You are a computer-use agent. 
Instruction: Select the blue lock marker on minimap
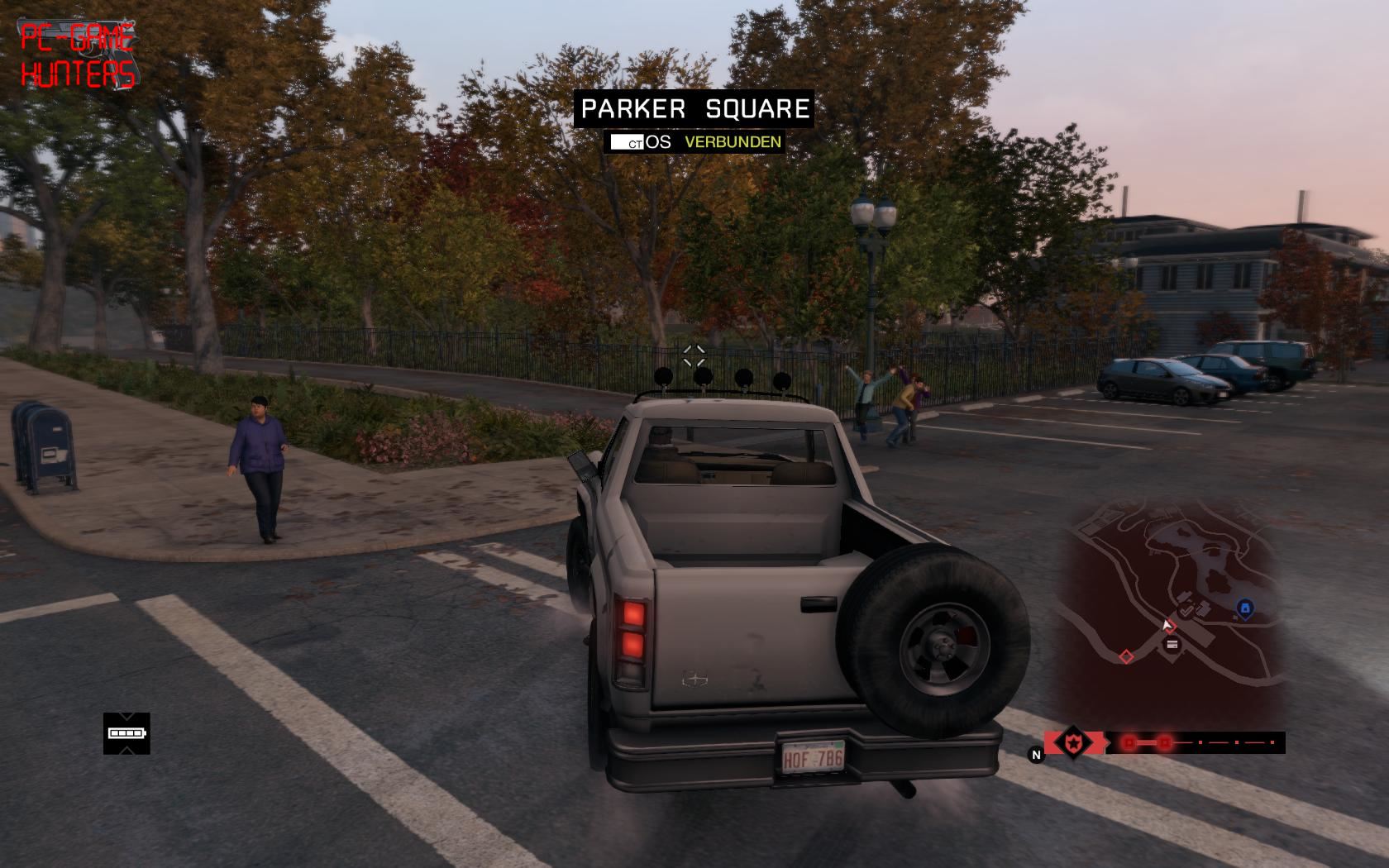click(1244, 609)
